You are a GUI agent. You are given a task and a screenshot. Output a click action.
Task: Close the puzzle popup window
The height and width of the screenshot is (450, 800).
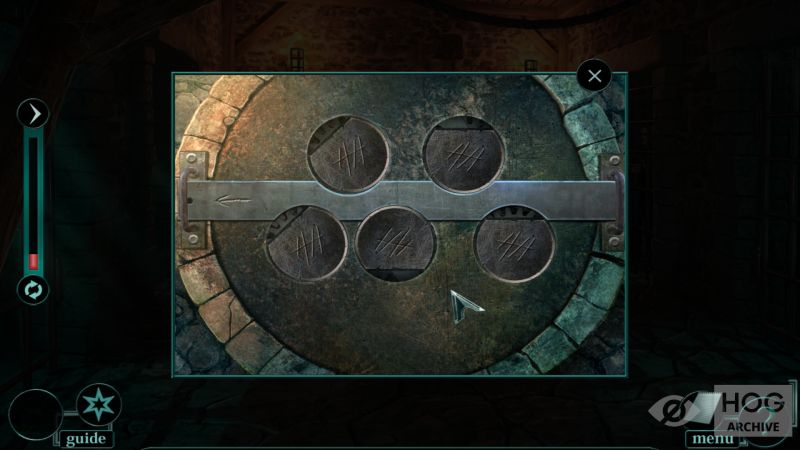(x=595, y=75)
